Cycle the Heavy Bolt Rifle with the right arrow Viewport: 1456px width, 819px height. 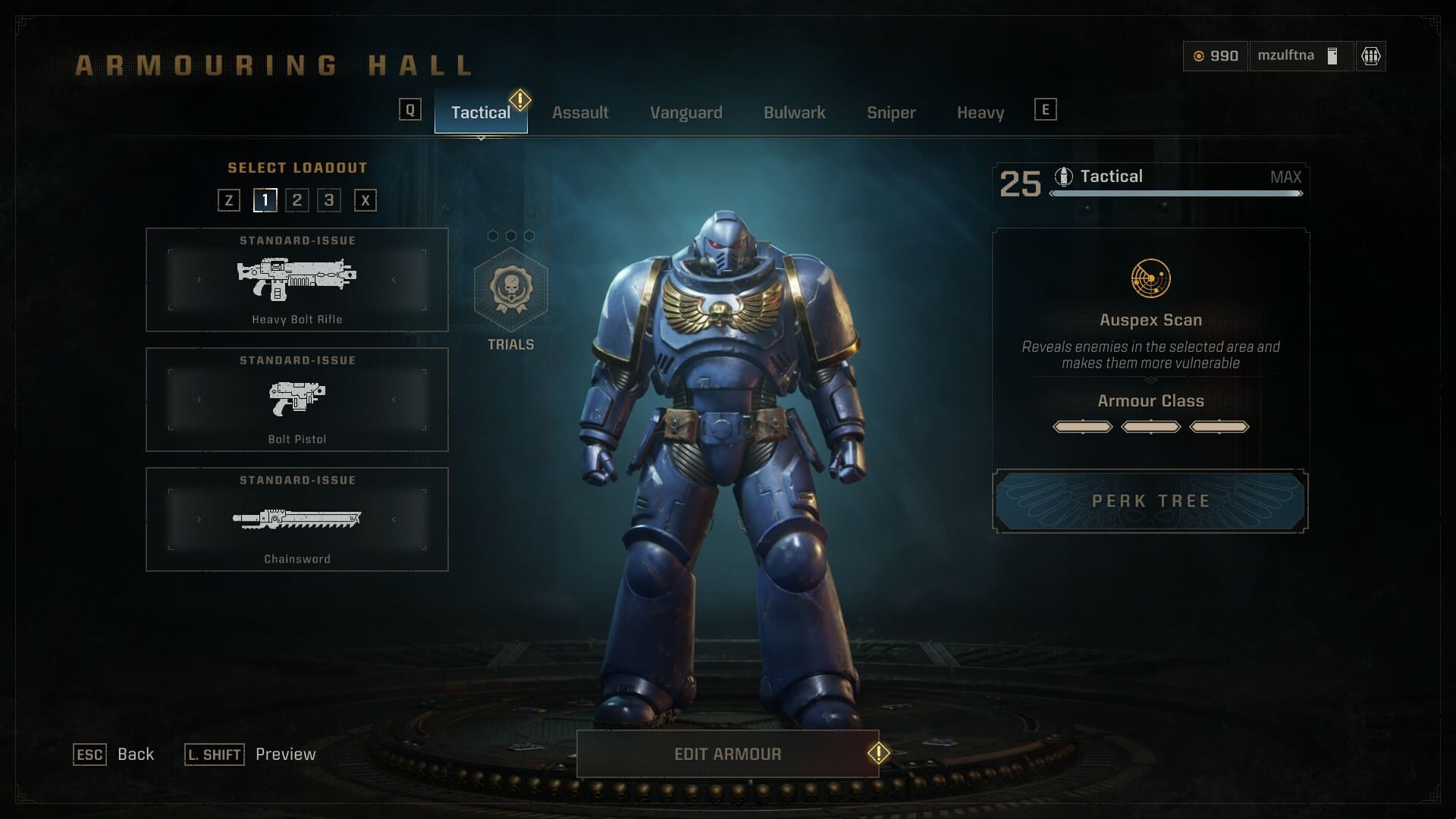click(x=395, y=280)
